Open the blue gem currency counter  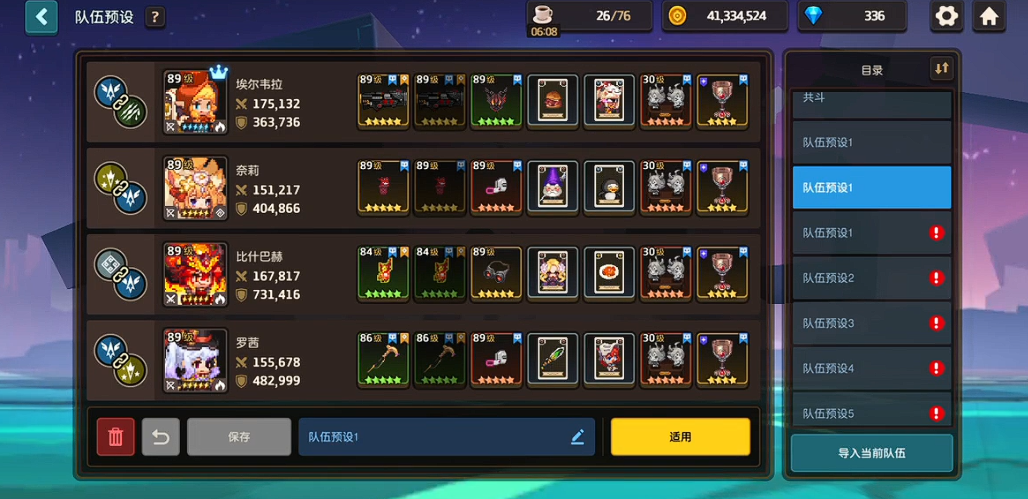point(853,16)
